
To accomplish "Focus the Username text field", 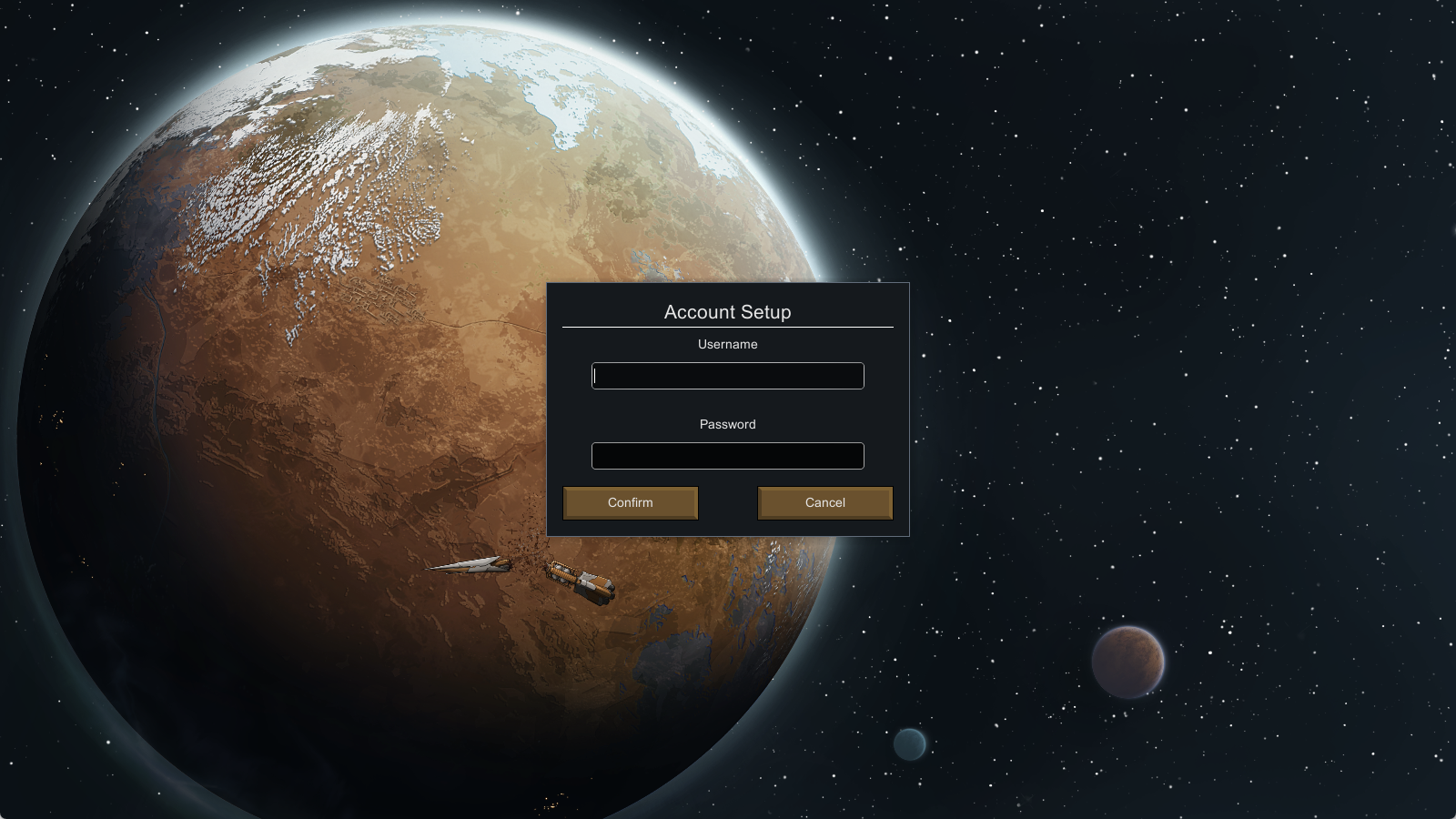I will tap(727, 376).
